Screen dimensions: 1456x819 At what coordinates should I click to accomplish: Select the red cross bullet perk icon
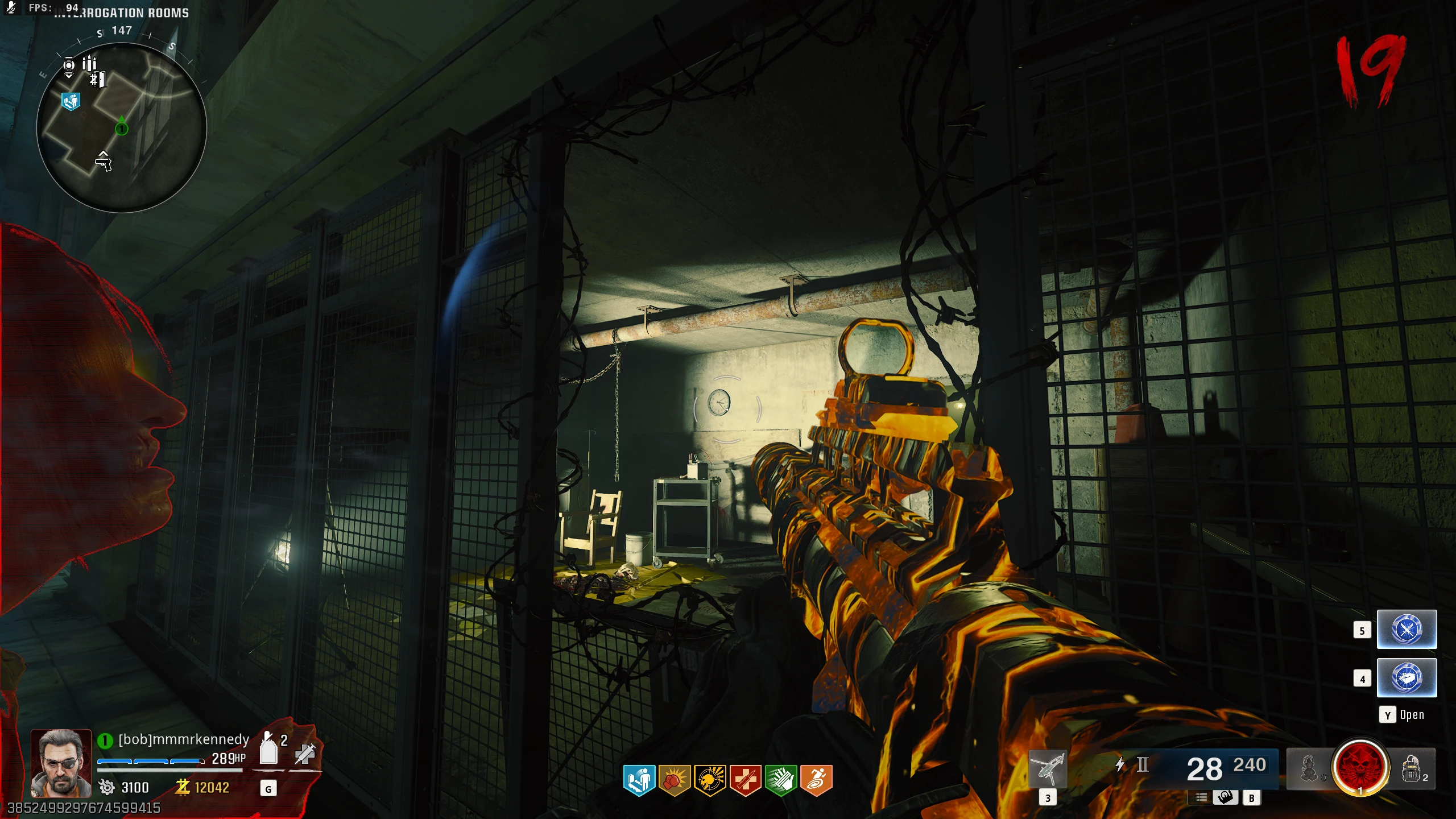pos(745,779)
